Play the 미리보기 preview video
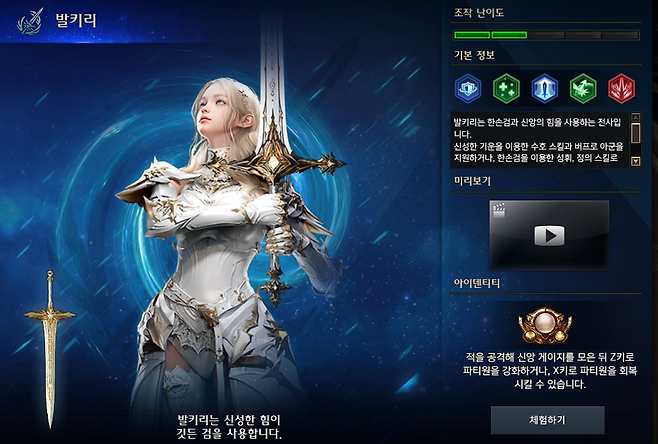 click(x=548, y=235)
